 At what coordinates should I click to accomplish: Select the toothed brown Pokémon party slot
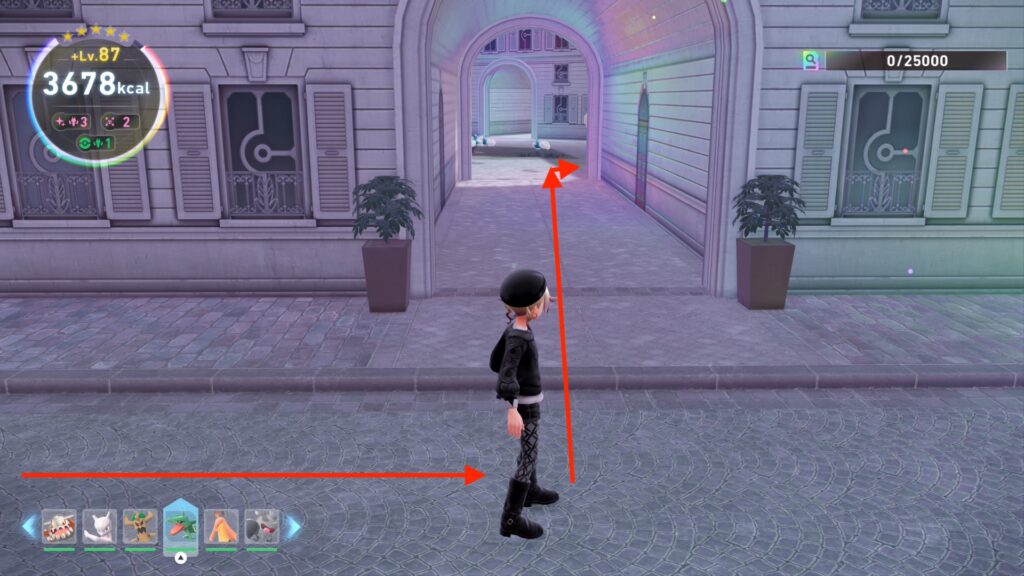coord(59,526)
